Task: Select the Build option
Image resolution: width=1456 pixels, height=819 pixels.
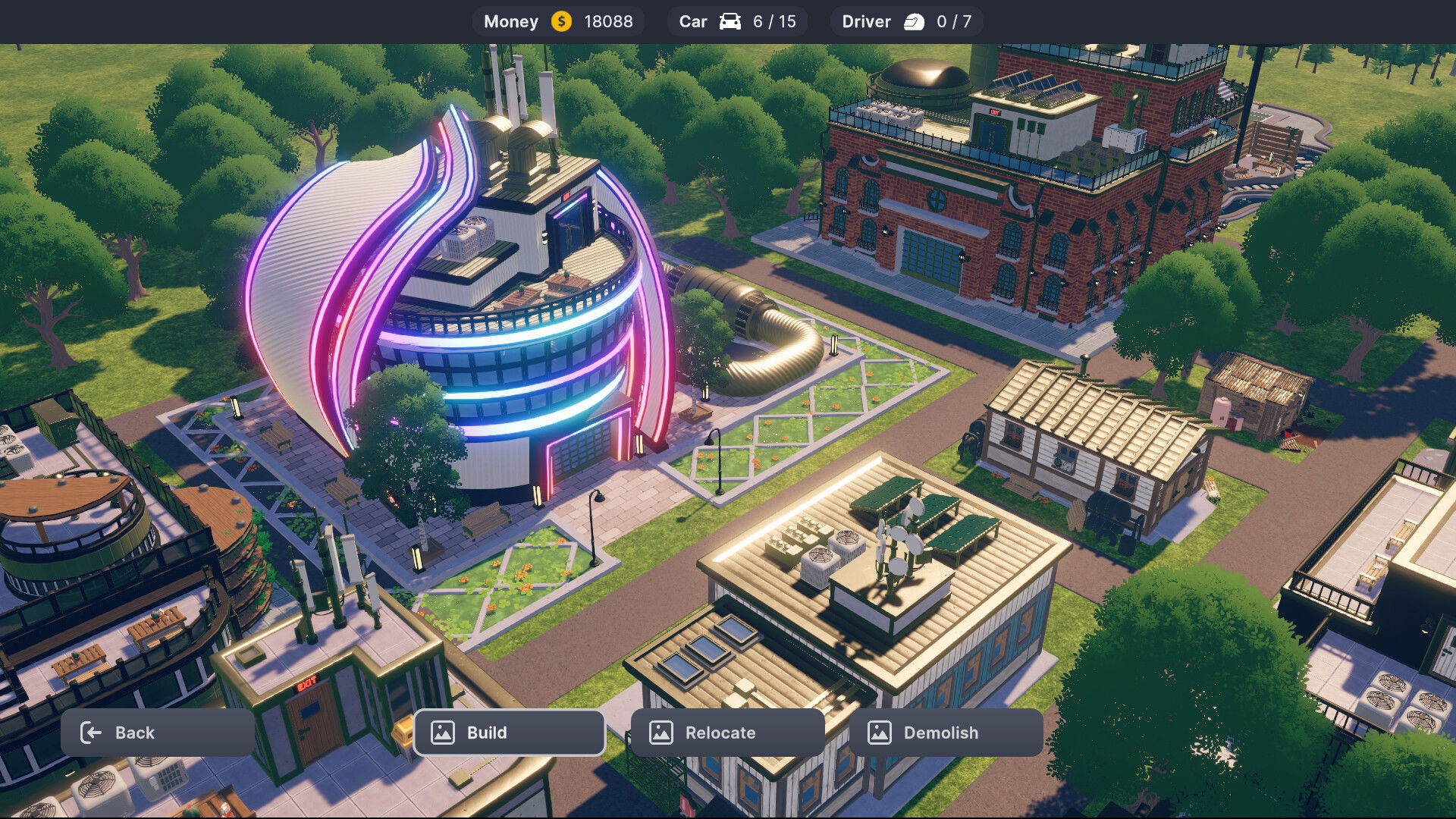Action: 509,733
